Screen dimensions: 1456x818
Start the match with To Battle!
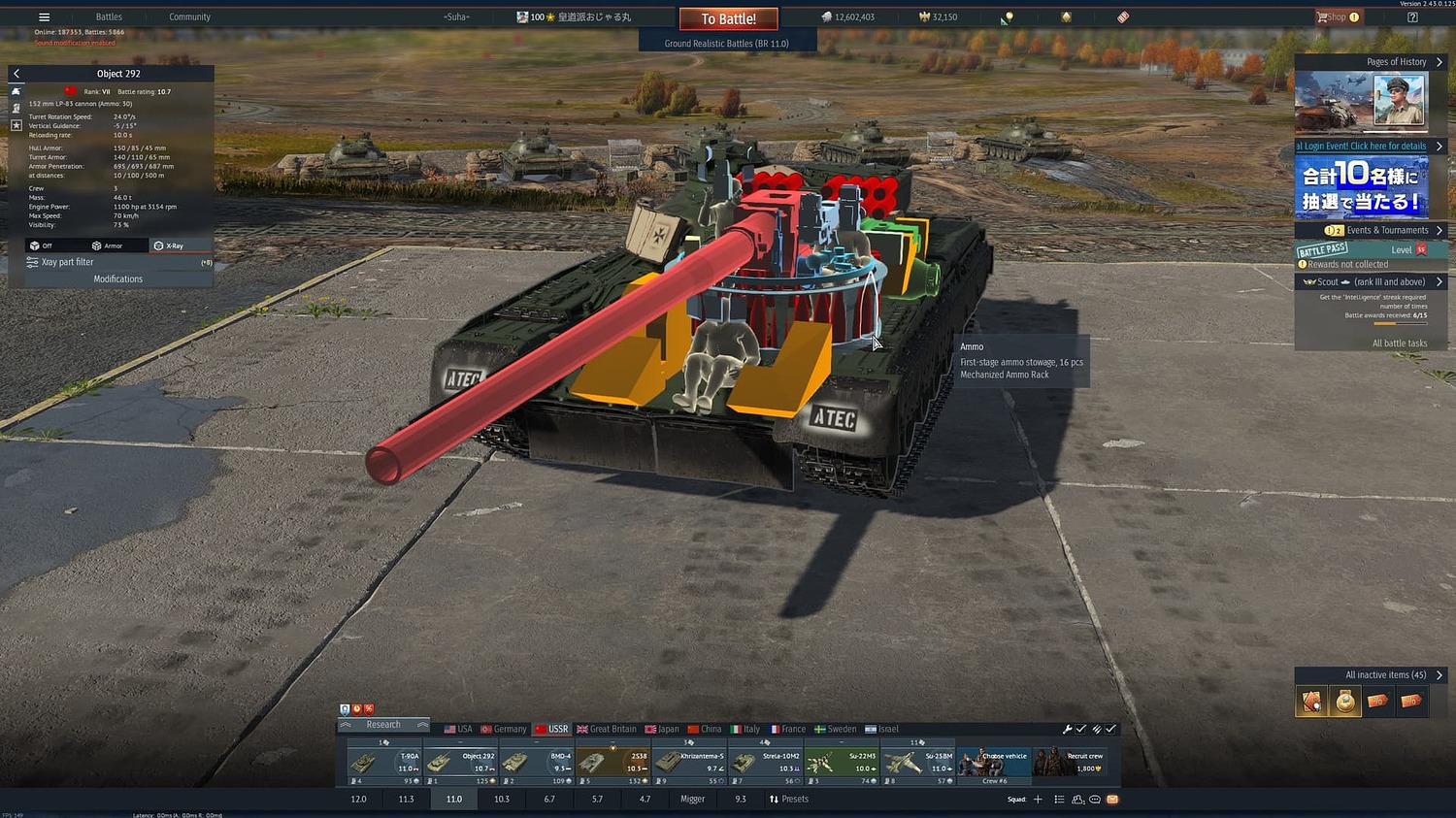pos(728,18)
